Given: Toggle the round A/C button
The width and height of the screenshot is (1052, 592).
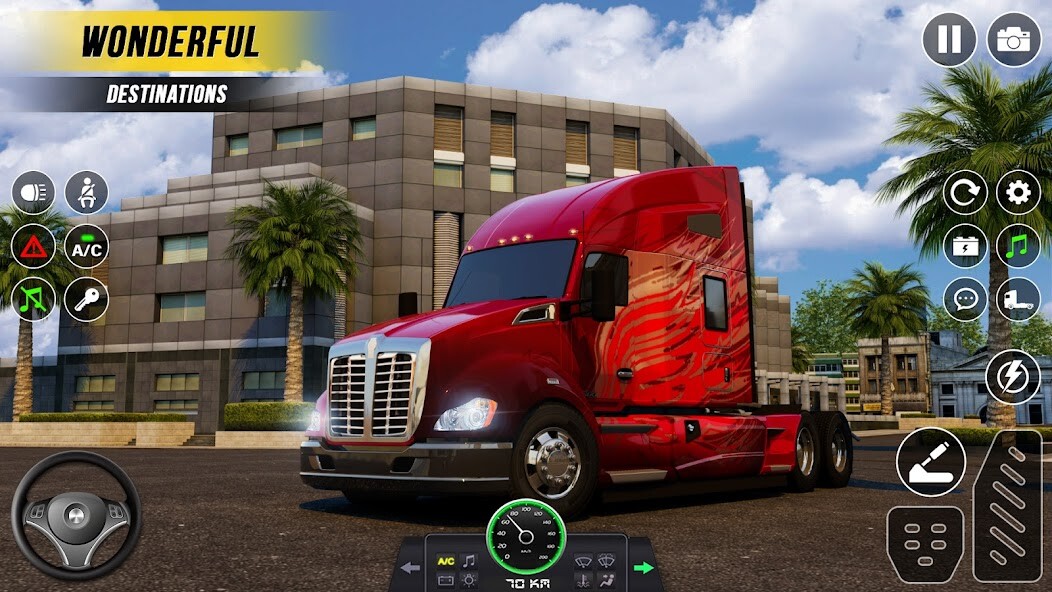Looking at the screenshot, I should pos(86,246).
